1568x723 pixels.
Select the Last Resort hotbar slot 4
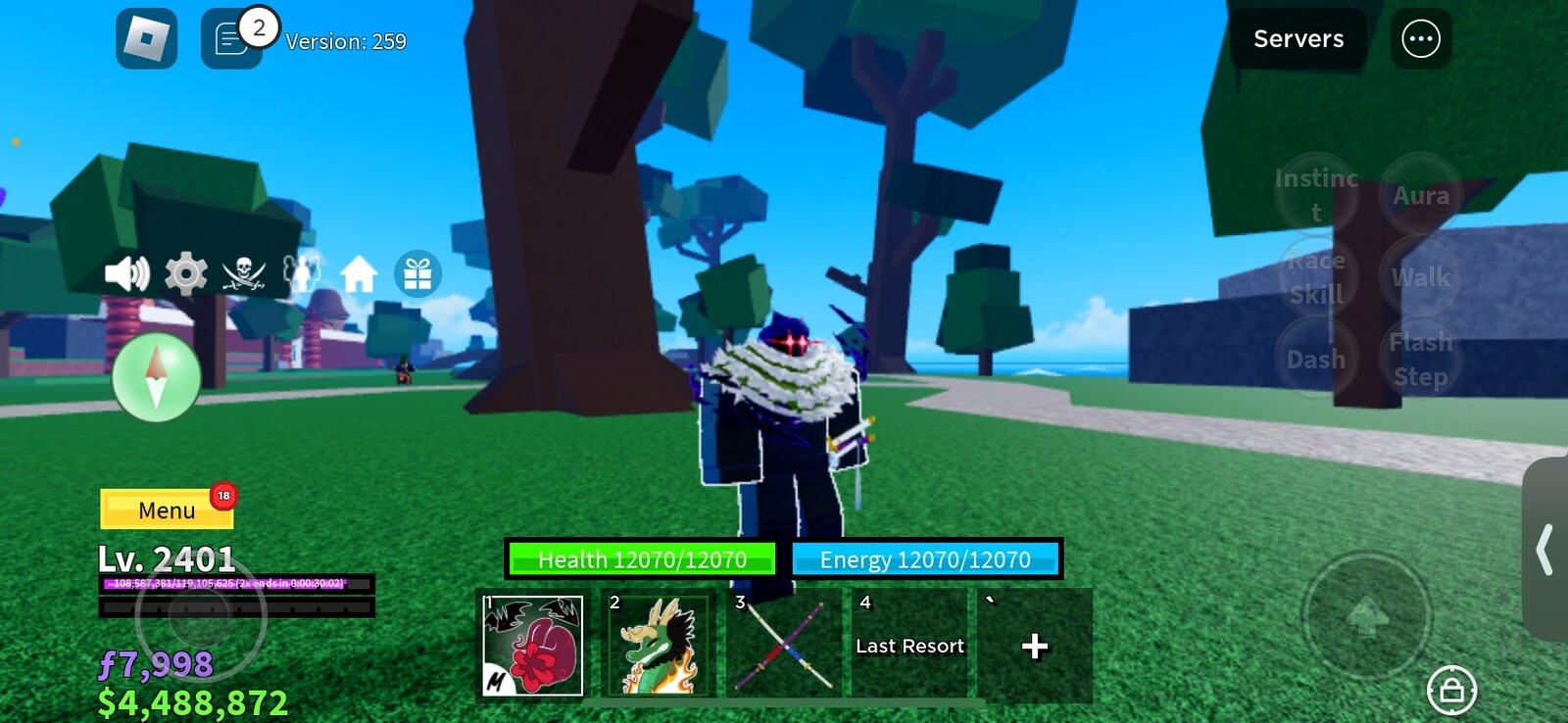pos(908,646)
